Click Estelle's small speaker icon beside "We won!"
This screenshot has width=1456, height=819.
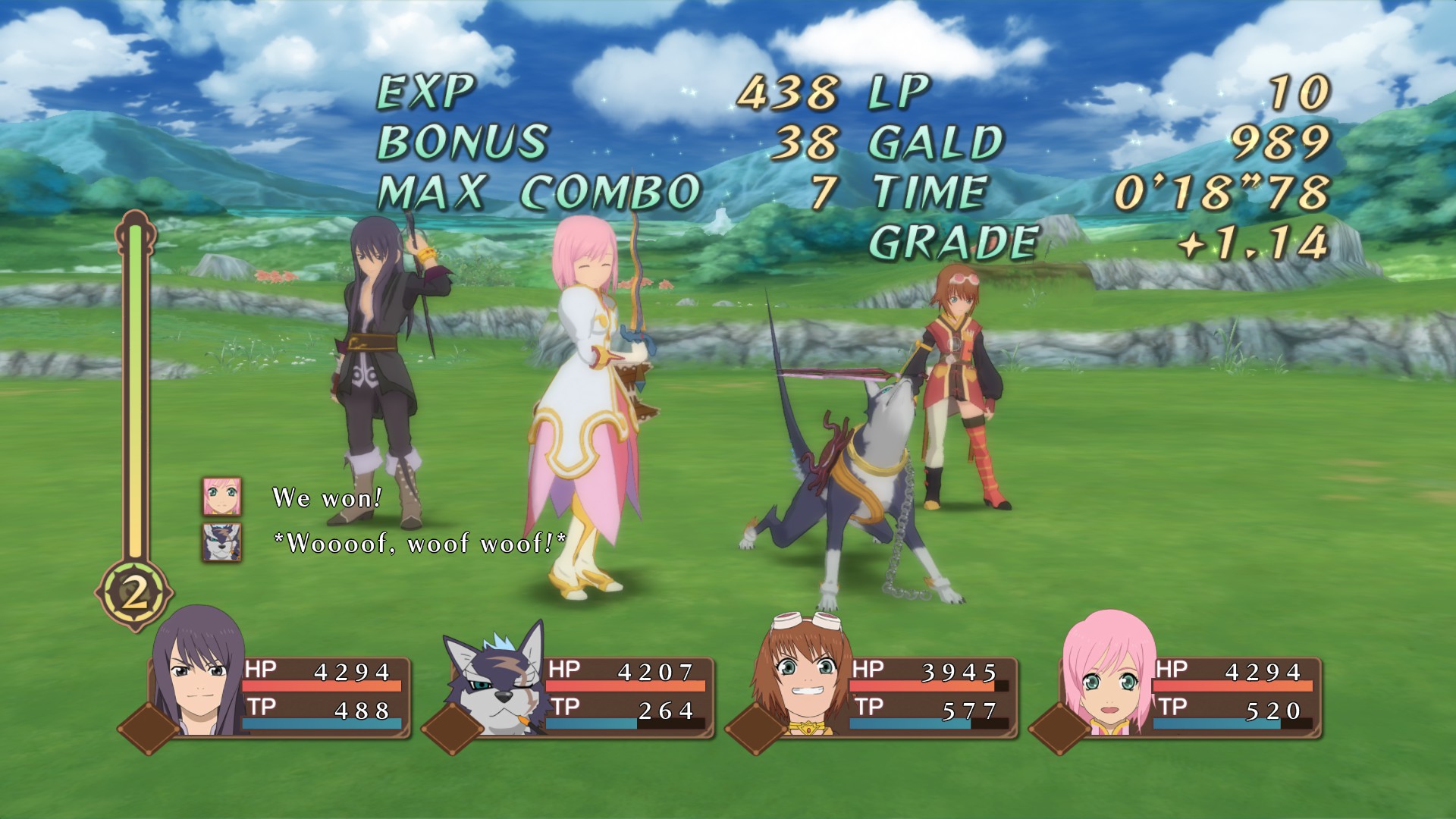coord(221,497)
